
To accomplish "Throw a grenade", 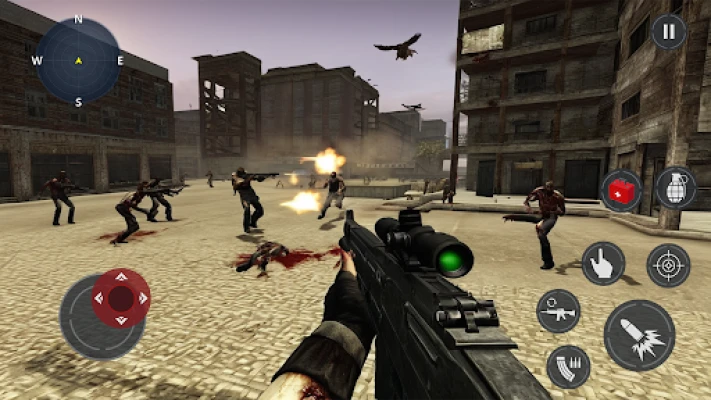I will click(x=675, y=188).
